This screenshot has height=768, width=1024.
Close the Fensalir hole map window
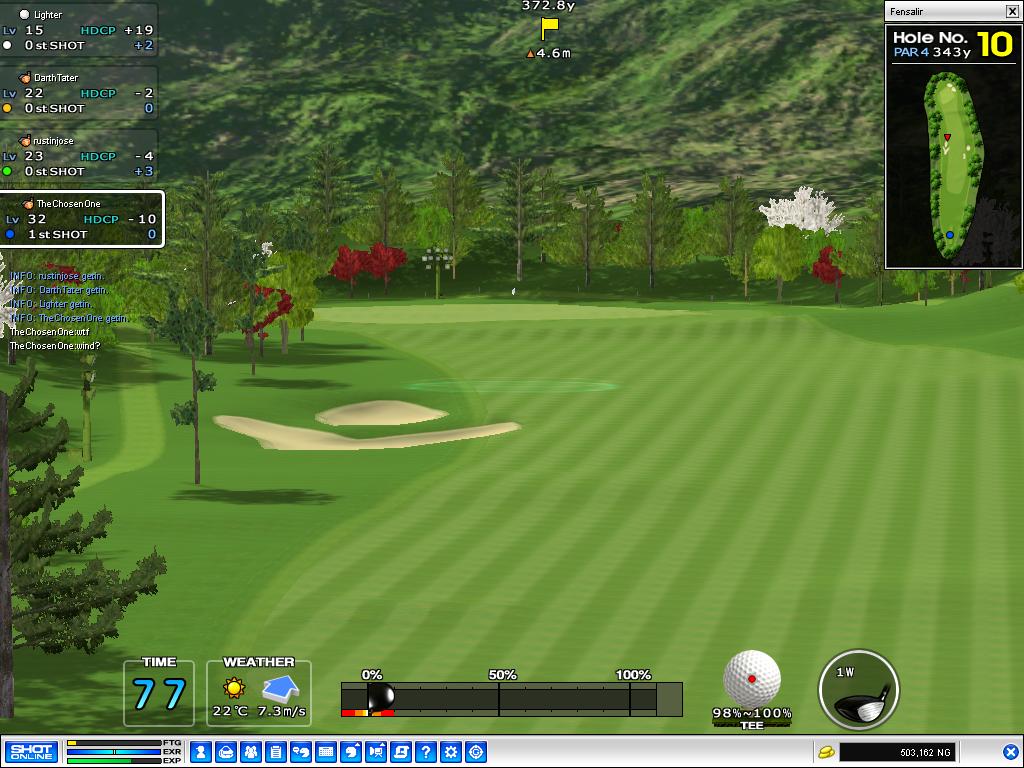tap(1011, 11)
